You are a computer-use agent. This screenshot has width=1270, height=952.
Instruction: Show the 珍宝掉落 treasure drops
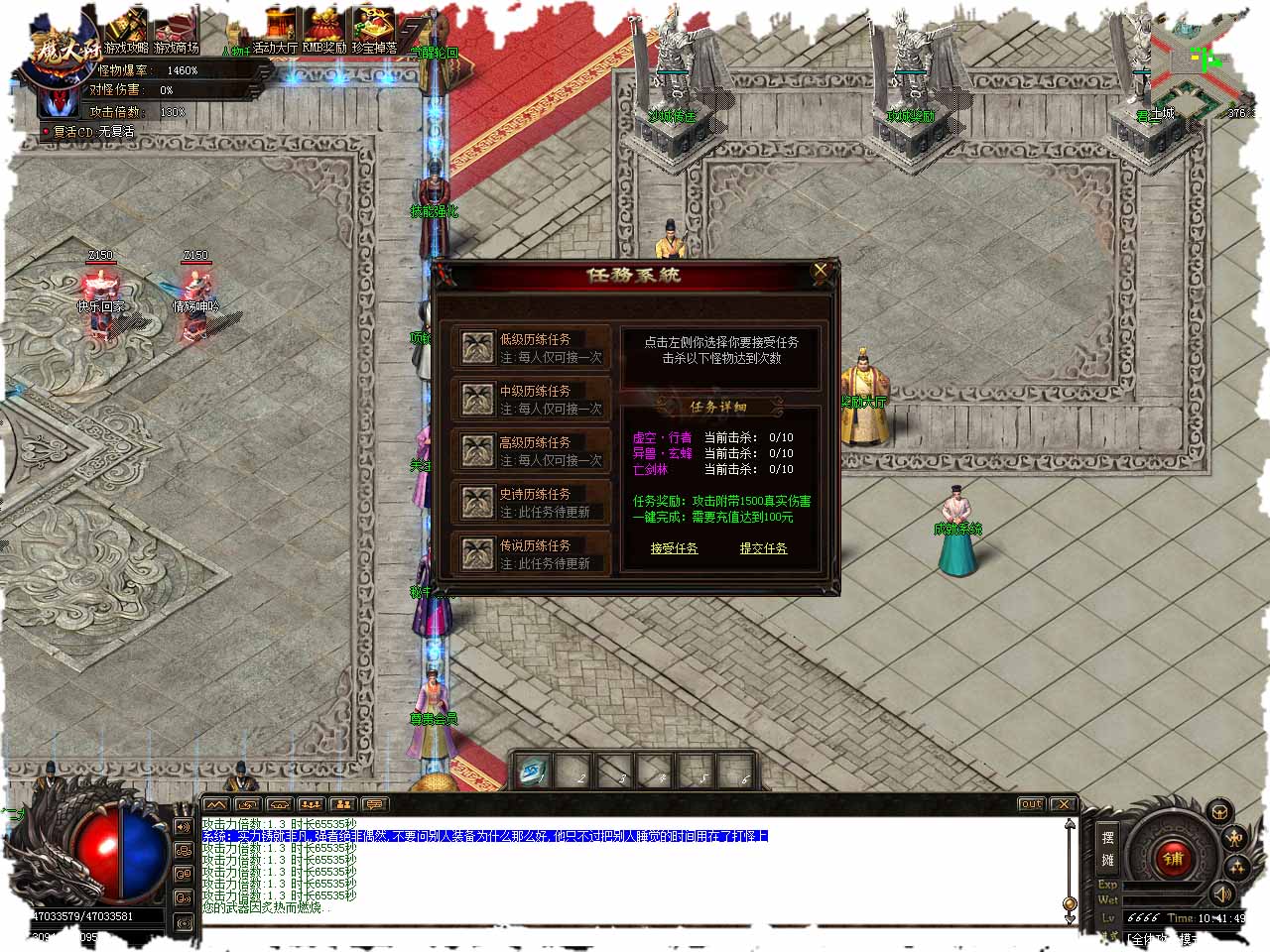coord(374,32)
